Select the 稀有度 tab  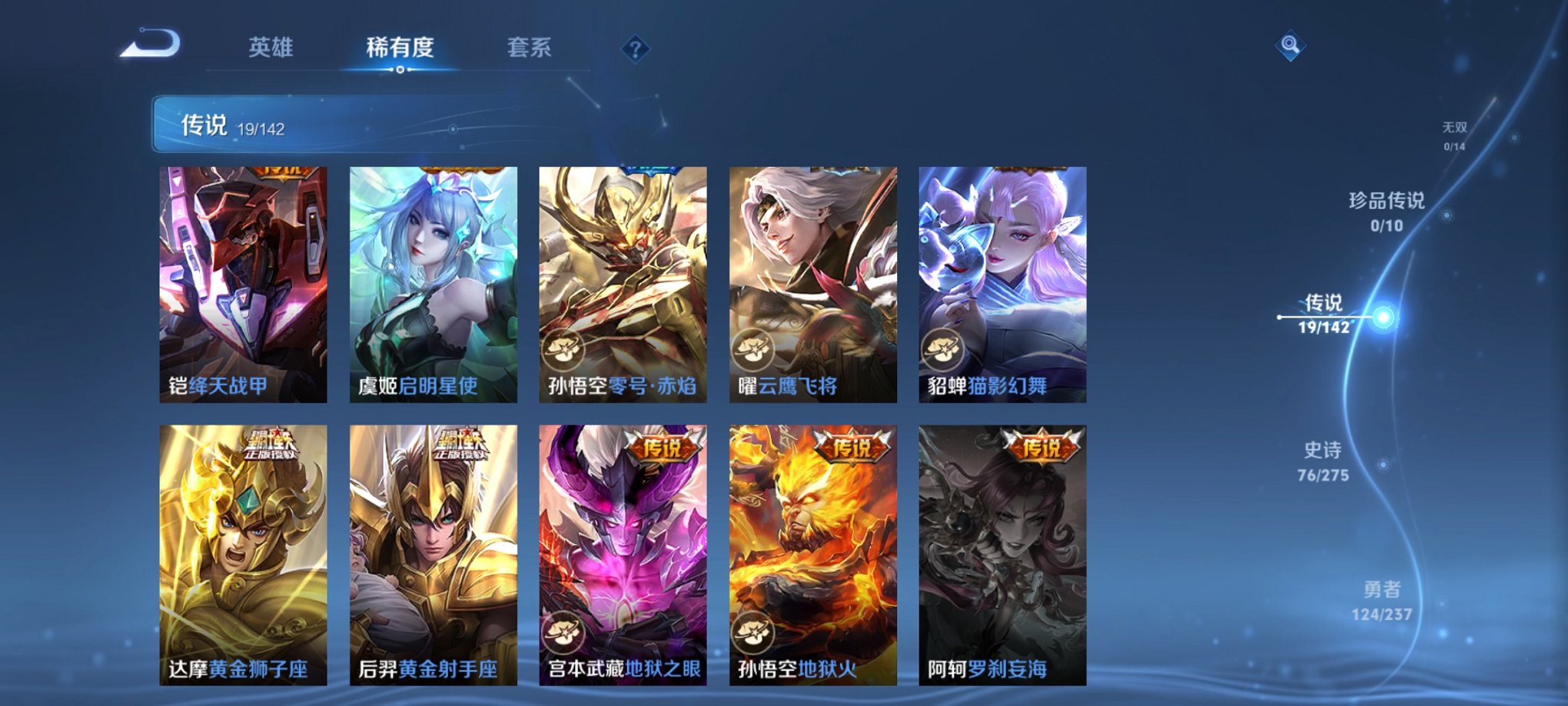399,46
